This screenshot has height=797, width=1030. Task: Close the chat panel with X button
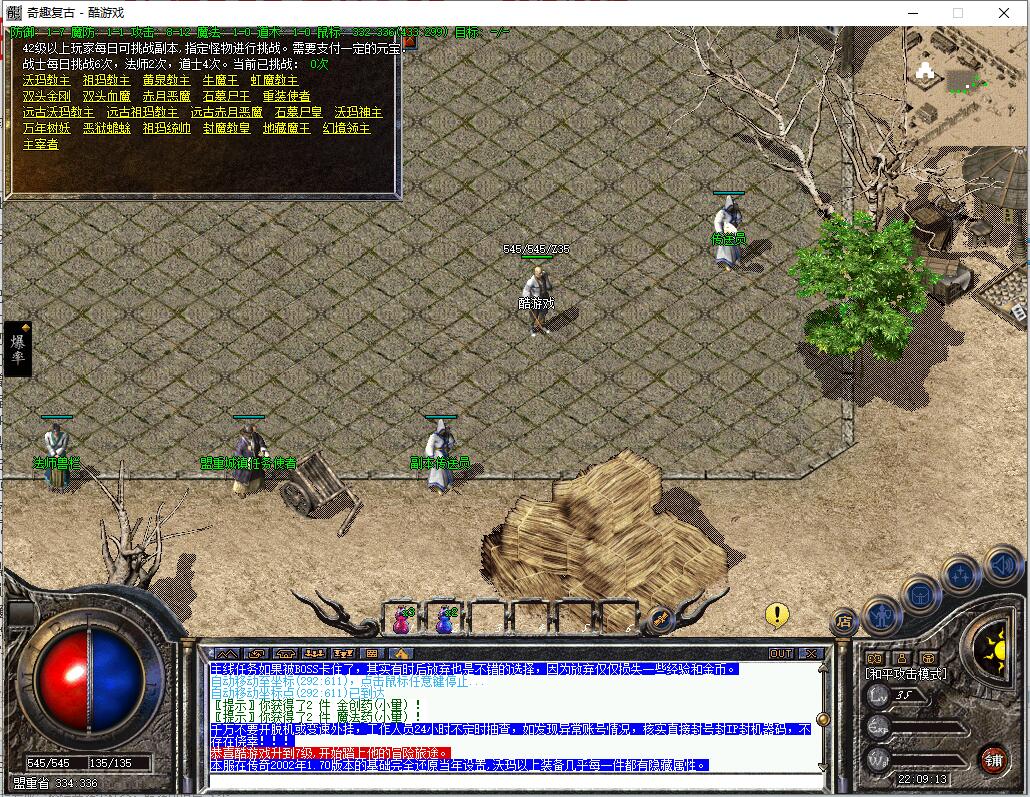[x=811, y=654]
